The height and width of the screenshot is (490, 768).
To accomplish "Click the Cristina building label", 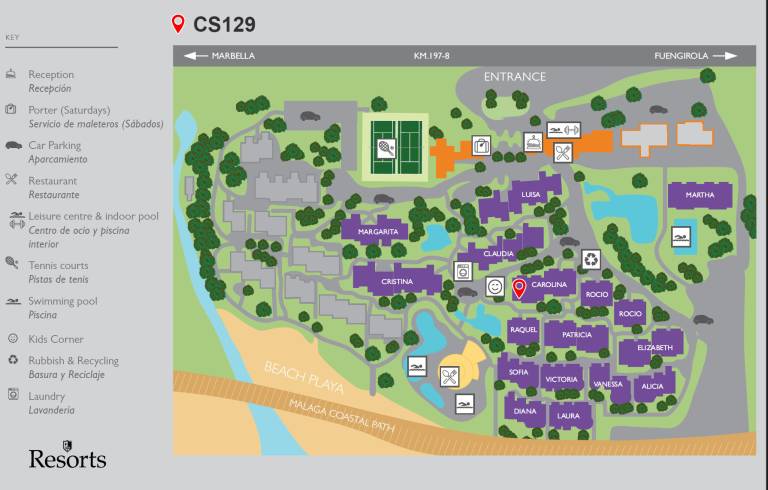I will coord(397,282).
